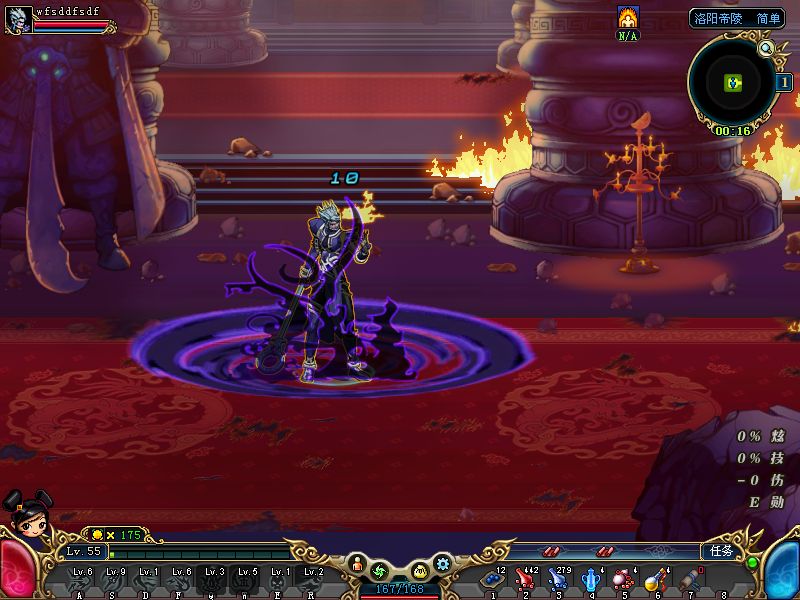
Task: Click the circular dungeon minimap
Action: [x=732, y=82]
